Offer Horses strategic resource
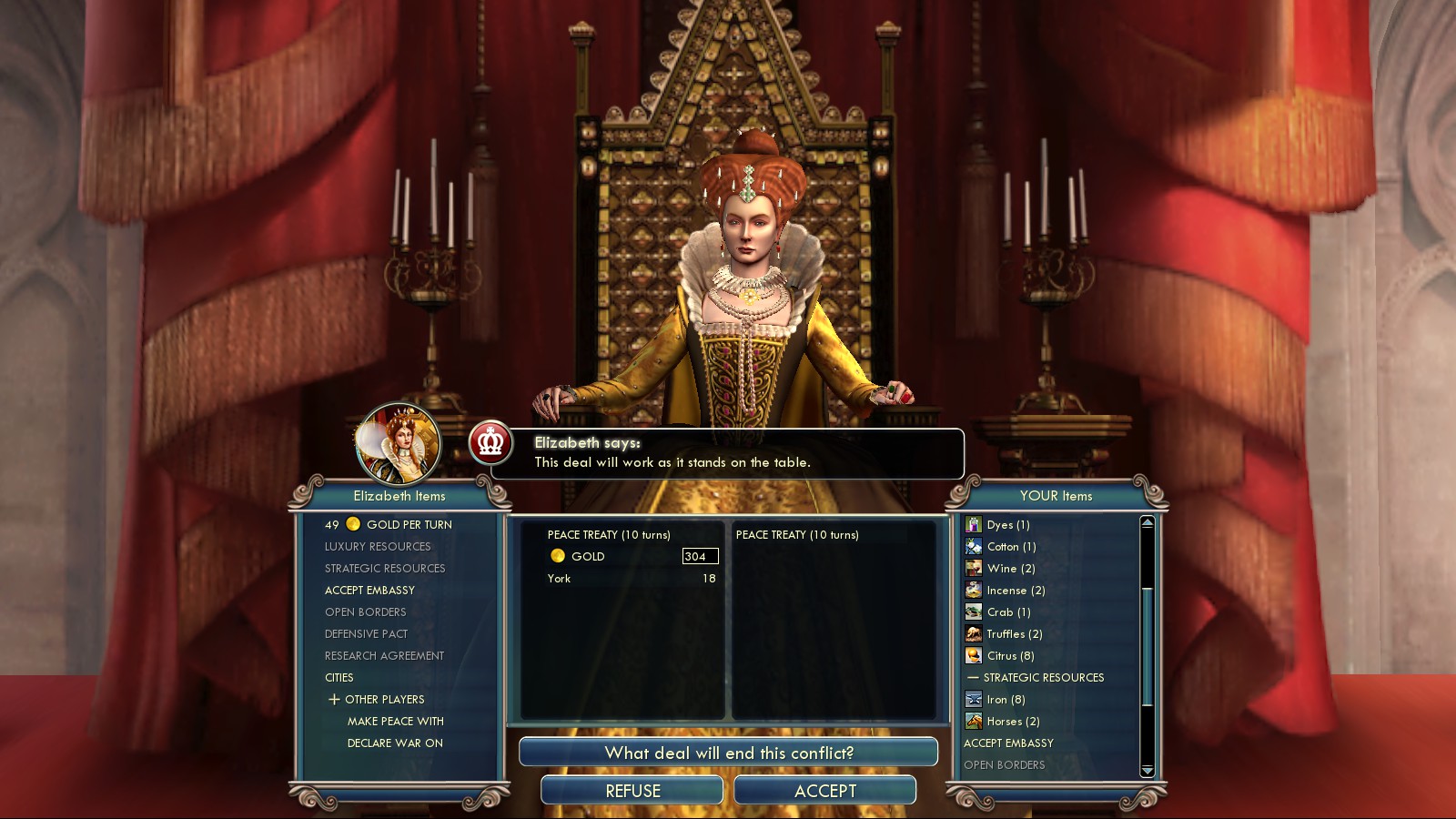The image size is (1456, 819). click(x=1013, y=722)
